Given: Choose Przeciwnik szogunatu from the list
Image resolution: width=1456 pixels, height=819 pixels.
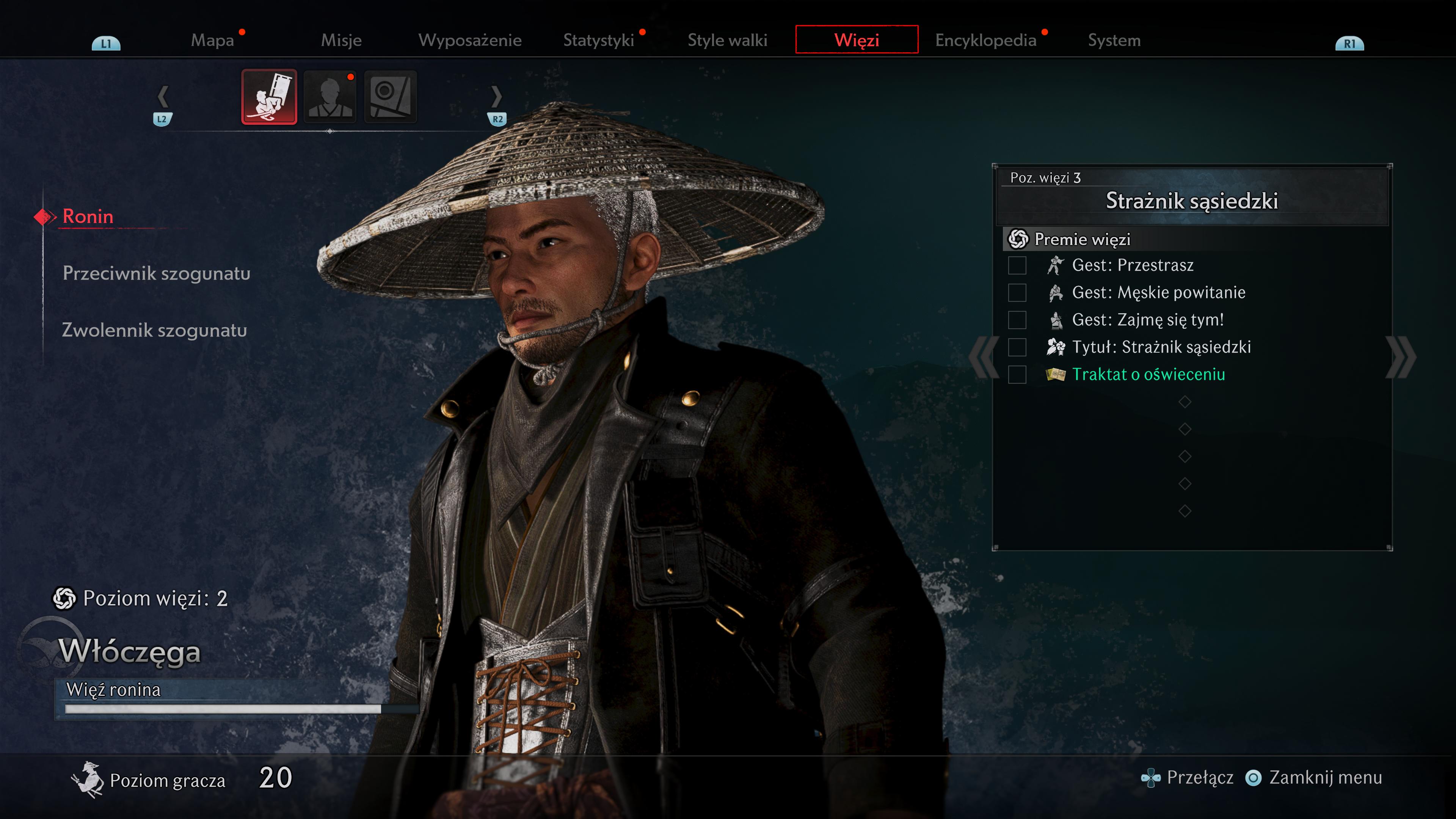Looking at the screenshot, I should pyautogui.click(x=157, y=273).
